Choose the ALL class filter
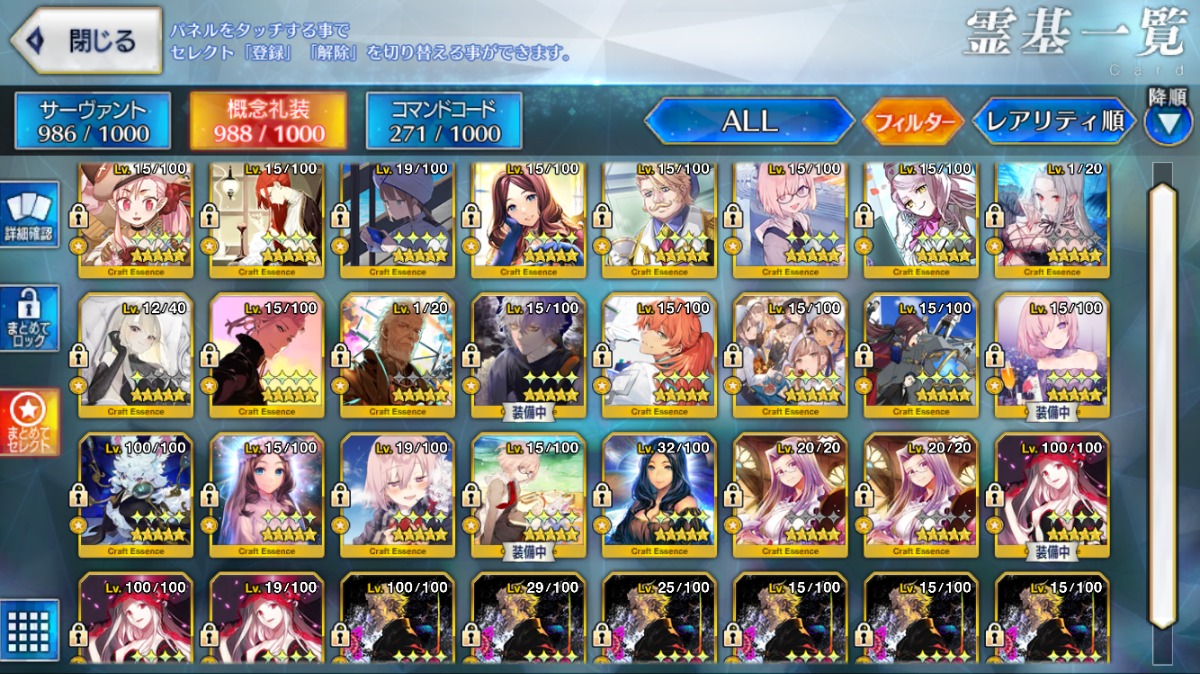This screenshot has width=1200, height=674. click(x=749, y=121)
